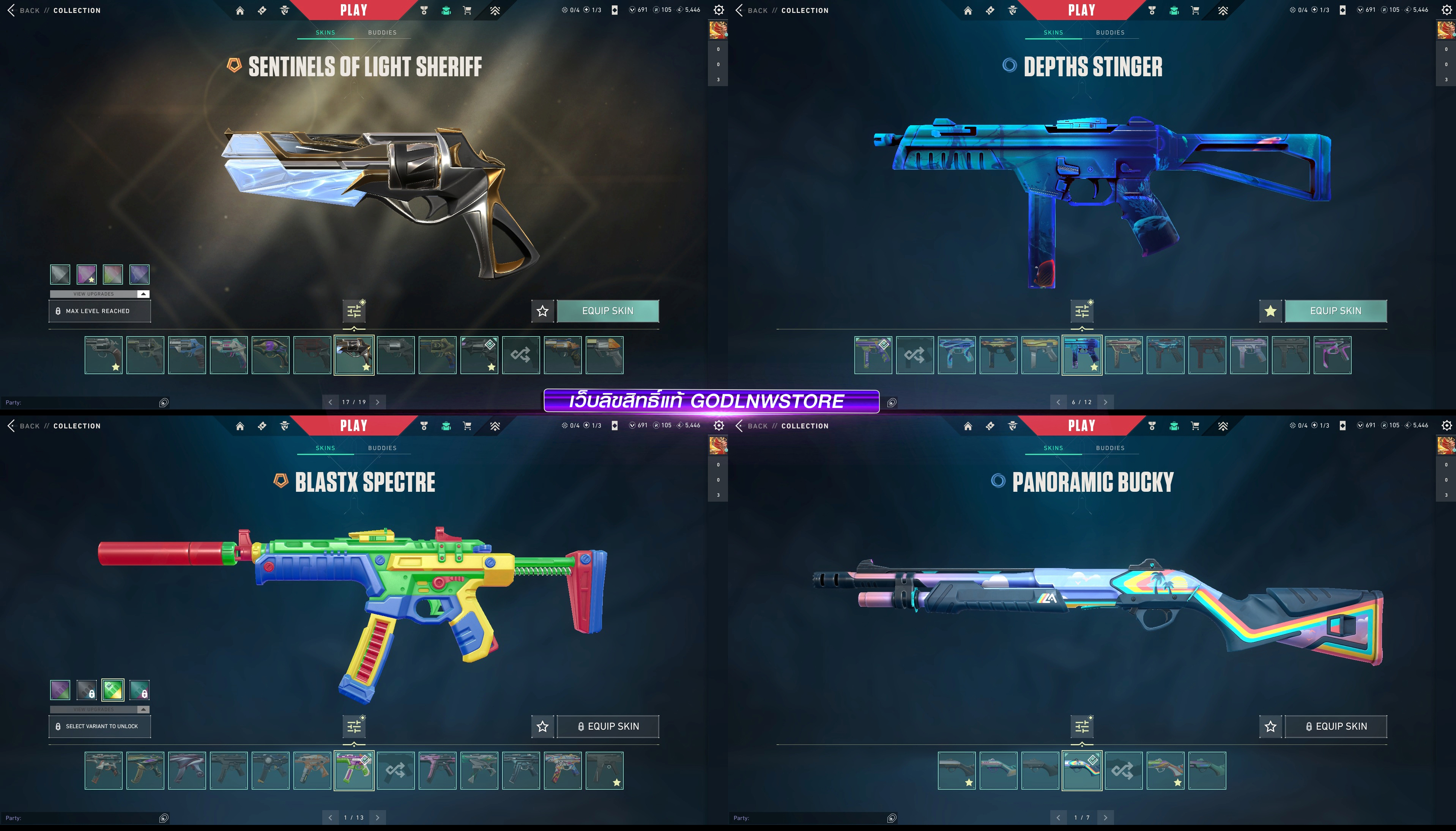Open settings gear on the BlastX Spectre screen

pyautogui.click(x=719, y=426)
